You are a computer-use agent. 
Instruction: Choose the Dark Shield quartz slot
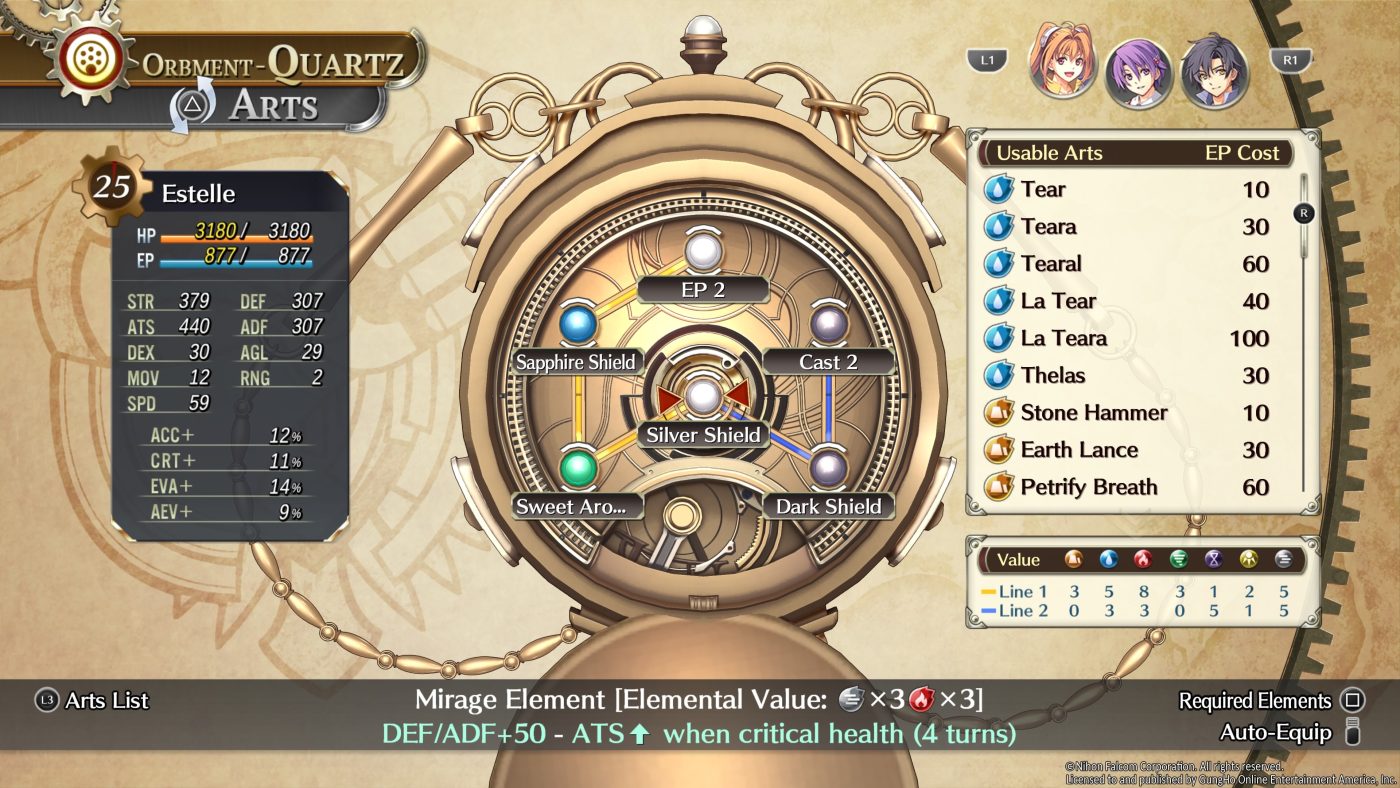click(x=828, y=468)
